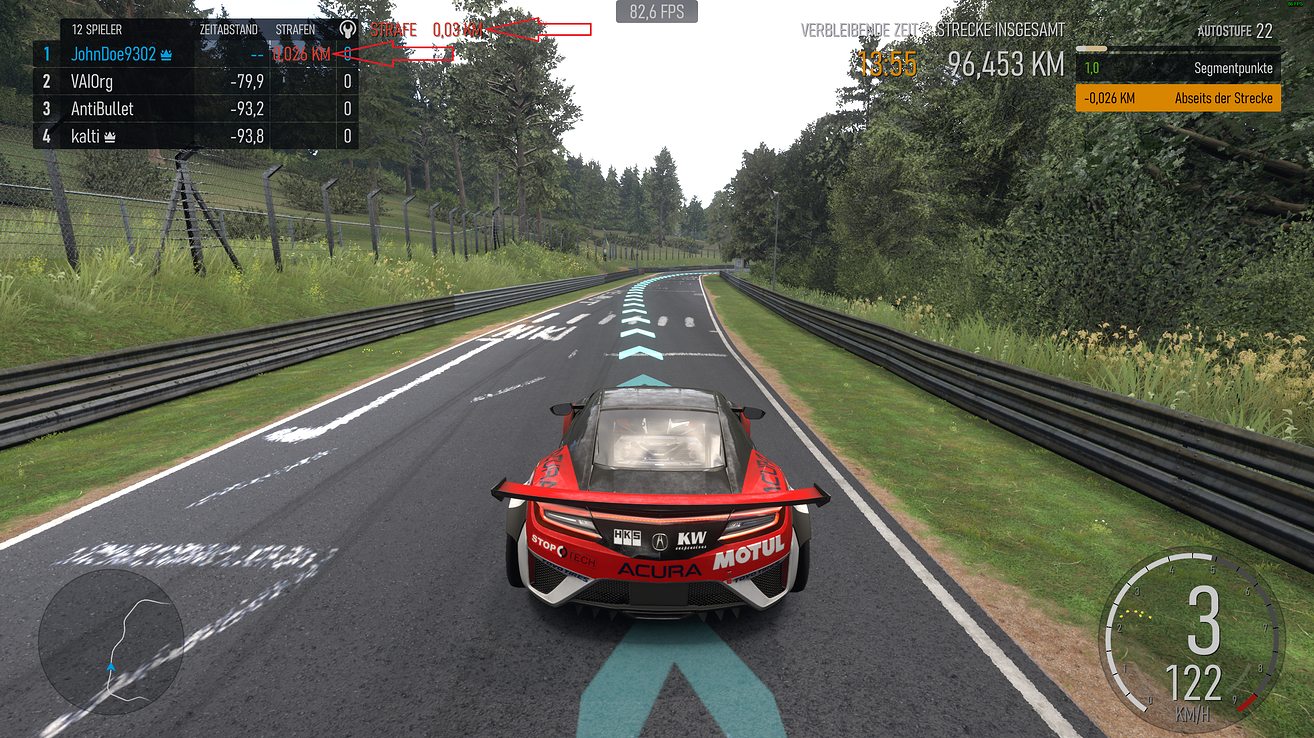Select the STRAFEN column header
Viewport: 1314px width, 738px height.
tap(295, 29)
